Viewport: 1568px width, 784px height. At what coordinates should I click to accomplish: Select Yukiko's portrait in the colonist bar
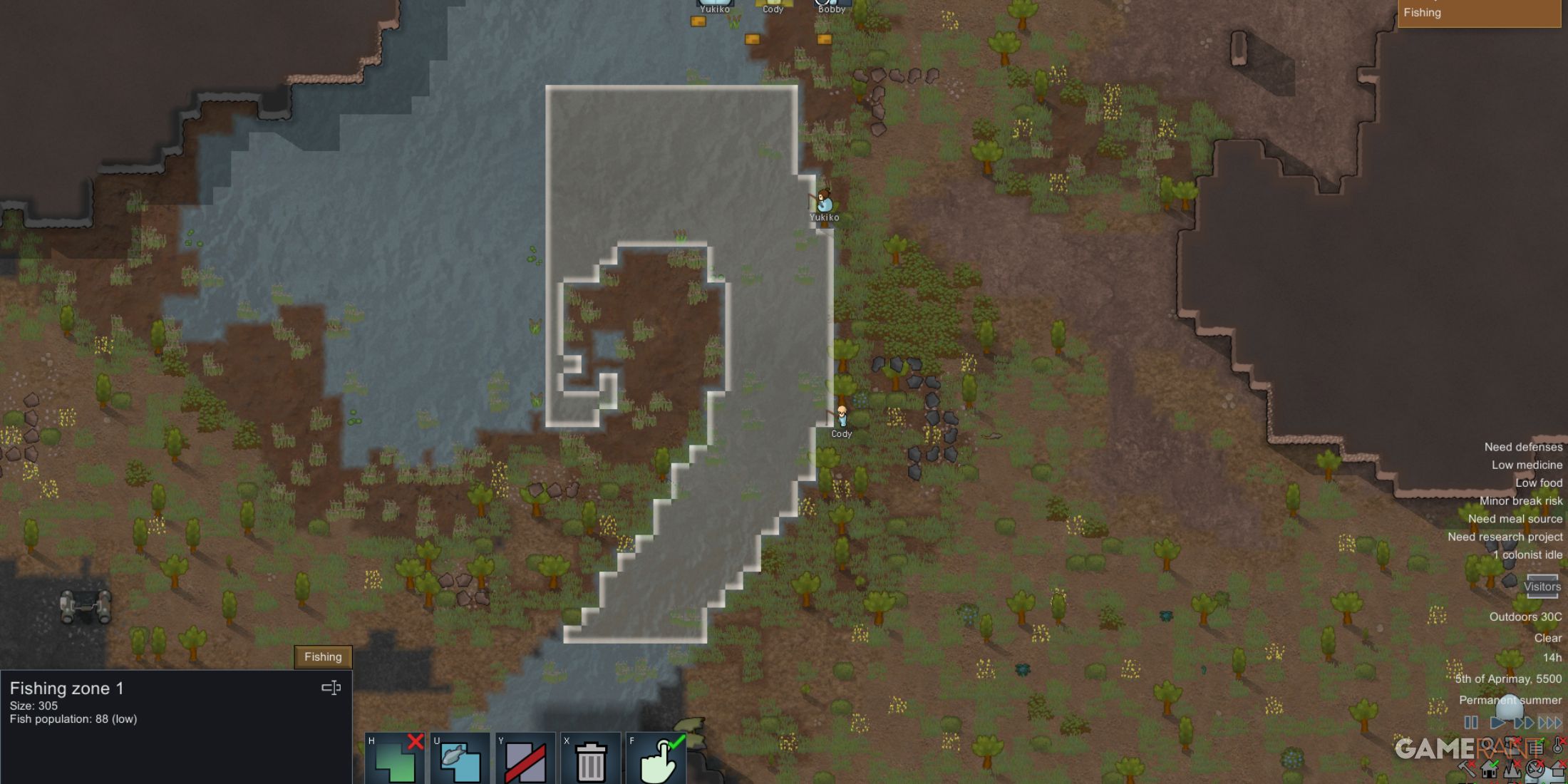coord(715,4)
